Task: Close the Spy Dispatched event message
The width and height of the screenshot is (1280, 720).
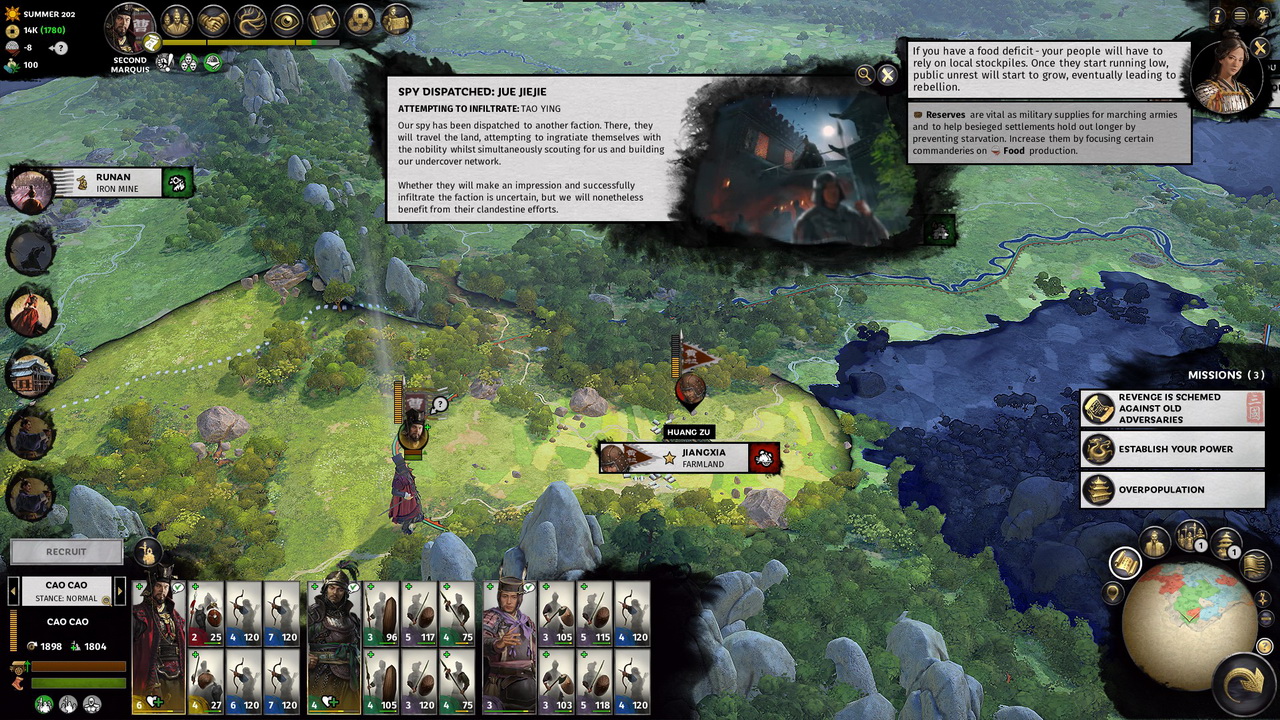Action: (887, 75)
